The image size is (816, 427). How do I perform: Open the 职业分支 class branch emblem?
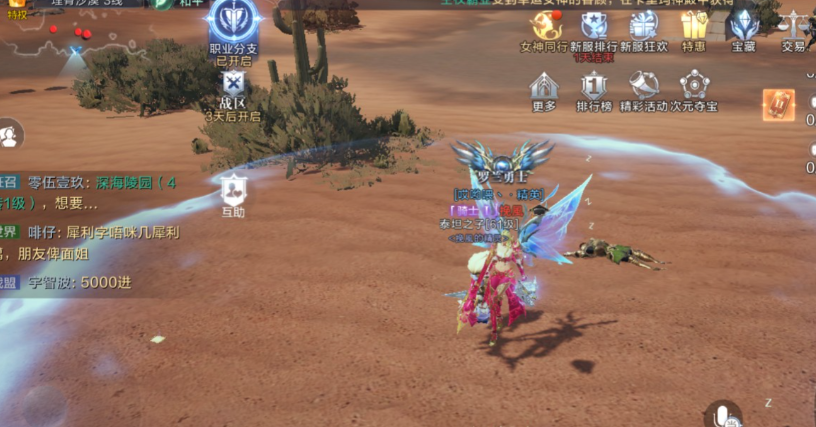[x=234, y=22]
